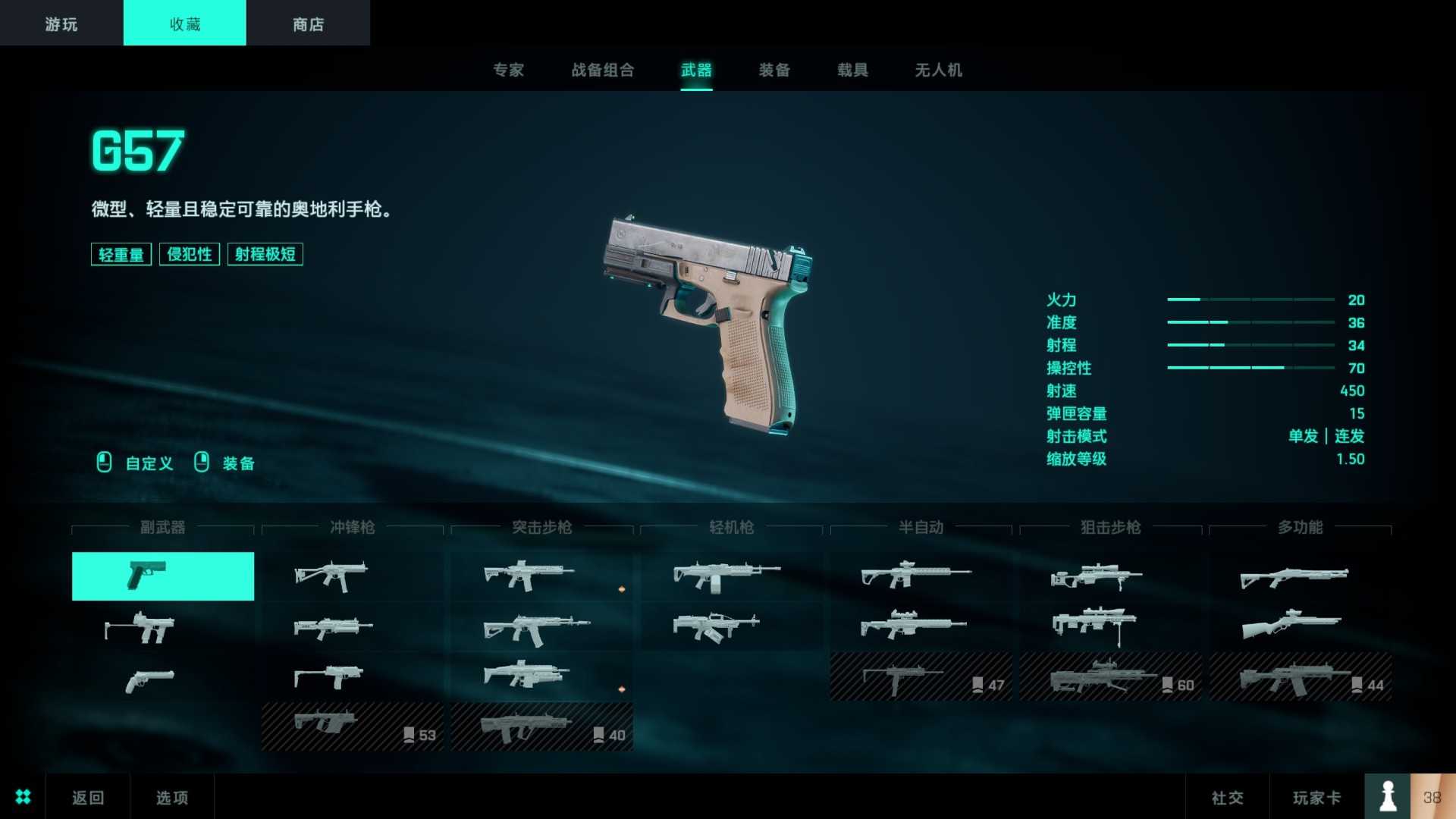Screen dimensions: 1456x819
Task: Open the 玩家卡 player card
Action: 1316,797
